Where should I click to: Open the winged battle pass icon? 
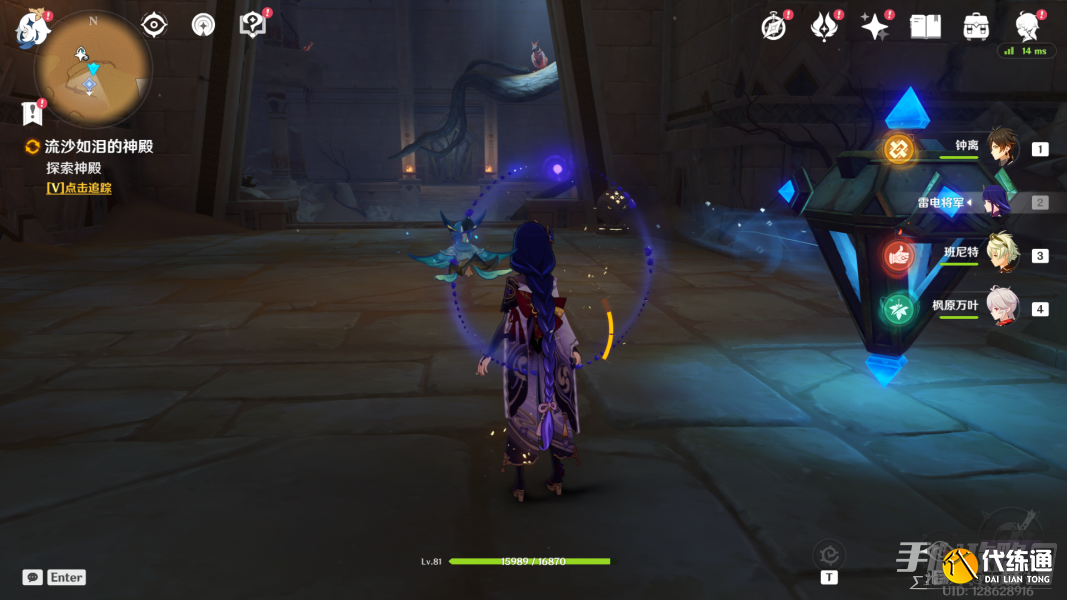(824, 27)
